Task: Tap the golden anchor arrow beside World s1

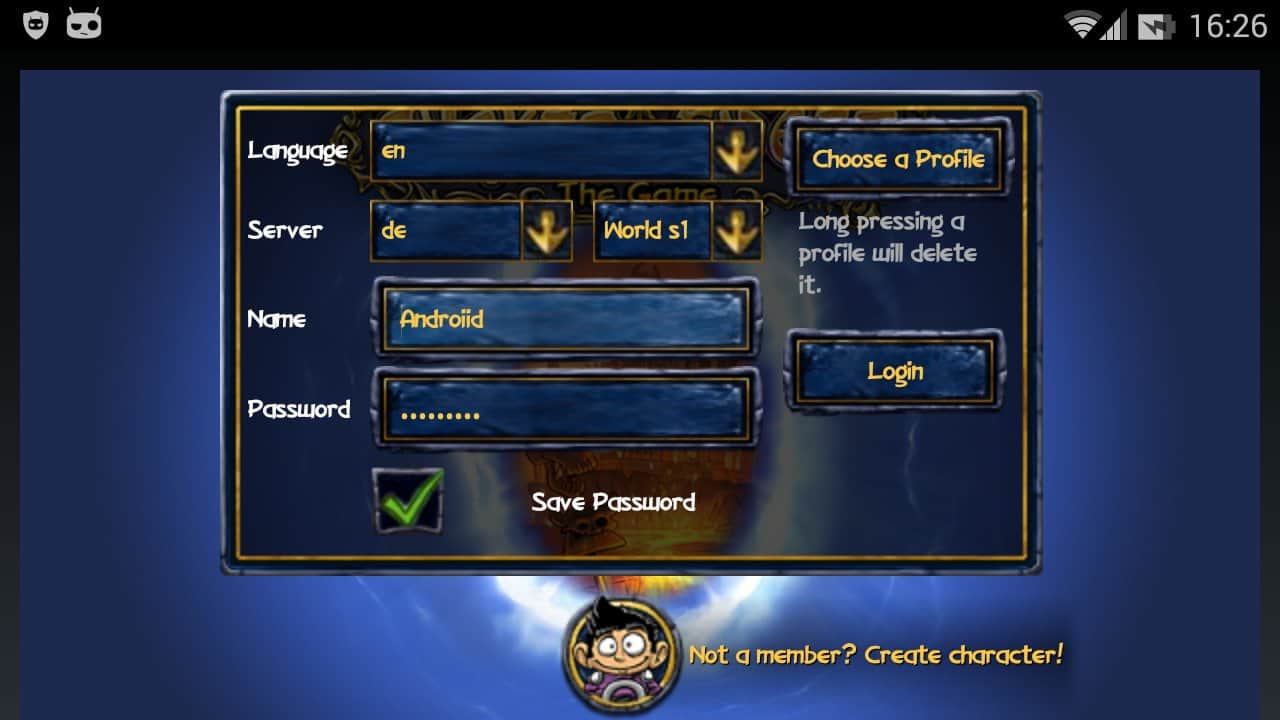Action: point(738,230)
